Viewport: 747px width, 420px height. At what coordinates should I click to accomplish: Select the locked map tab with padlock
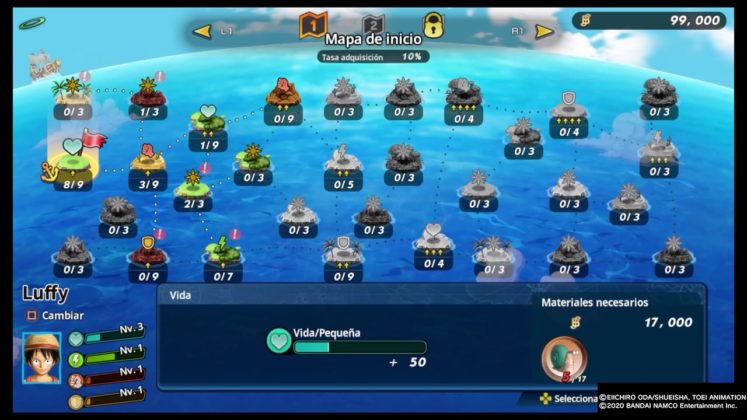(433, 25)
